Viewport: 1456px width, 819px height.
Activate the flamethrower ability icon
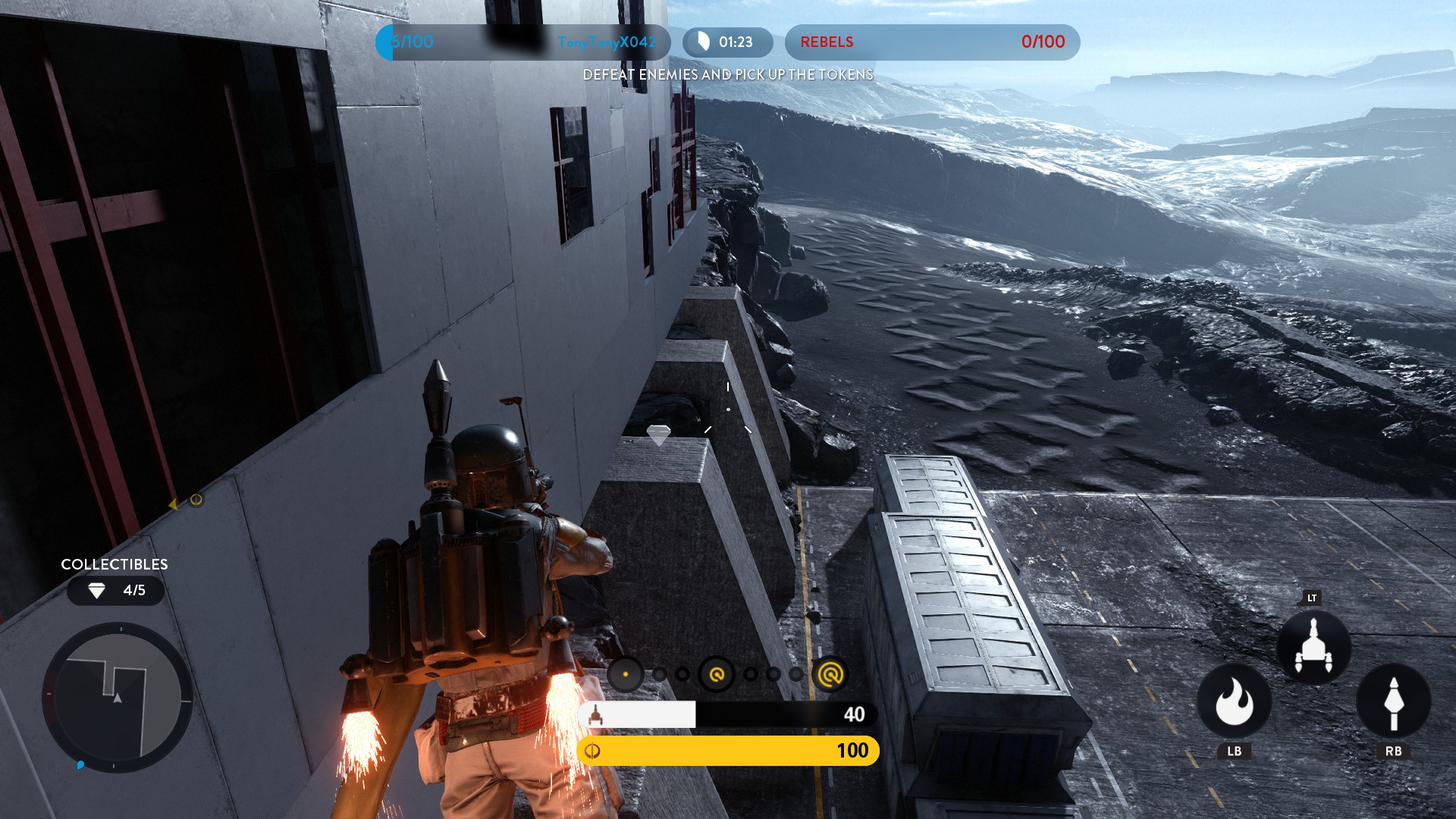[1234, 701]
